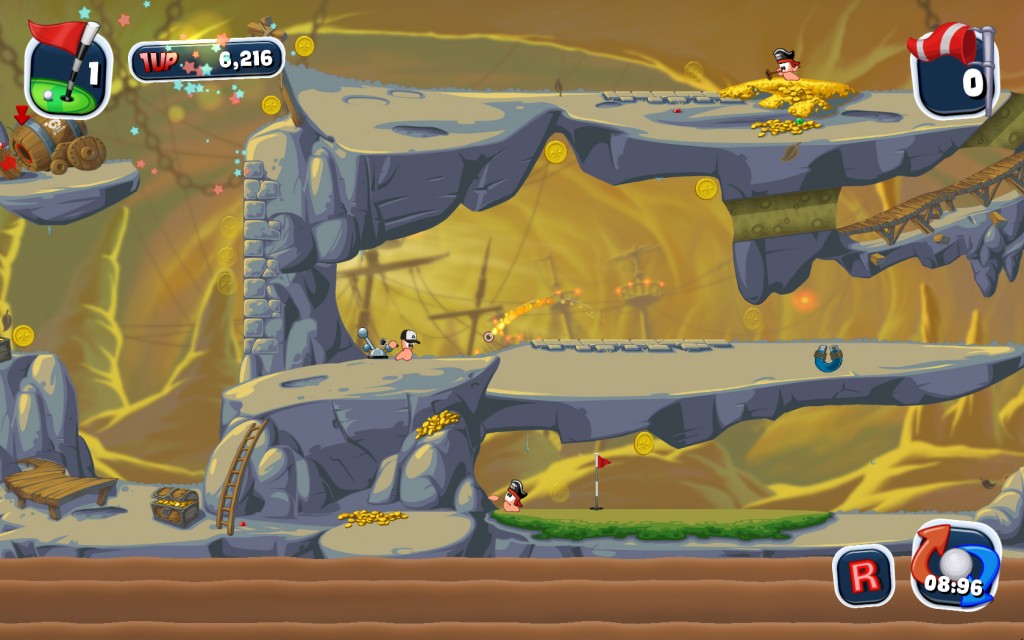
Task: Click the red R button
Action: pos(863,575)
